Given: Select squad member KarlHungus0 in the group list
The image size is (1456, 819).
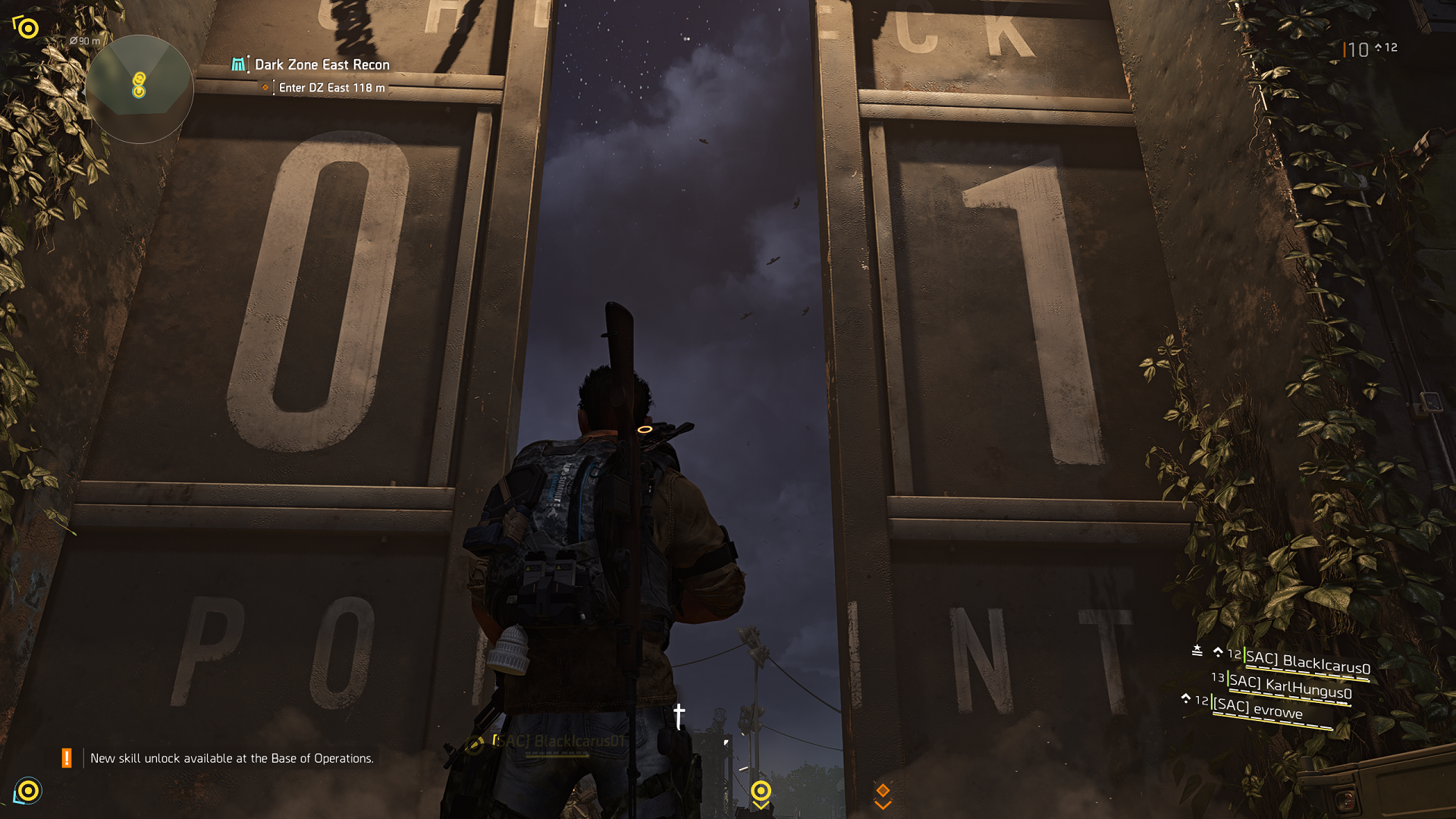Looking at the screenshot, I should [x=1290, y=686].
